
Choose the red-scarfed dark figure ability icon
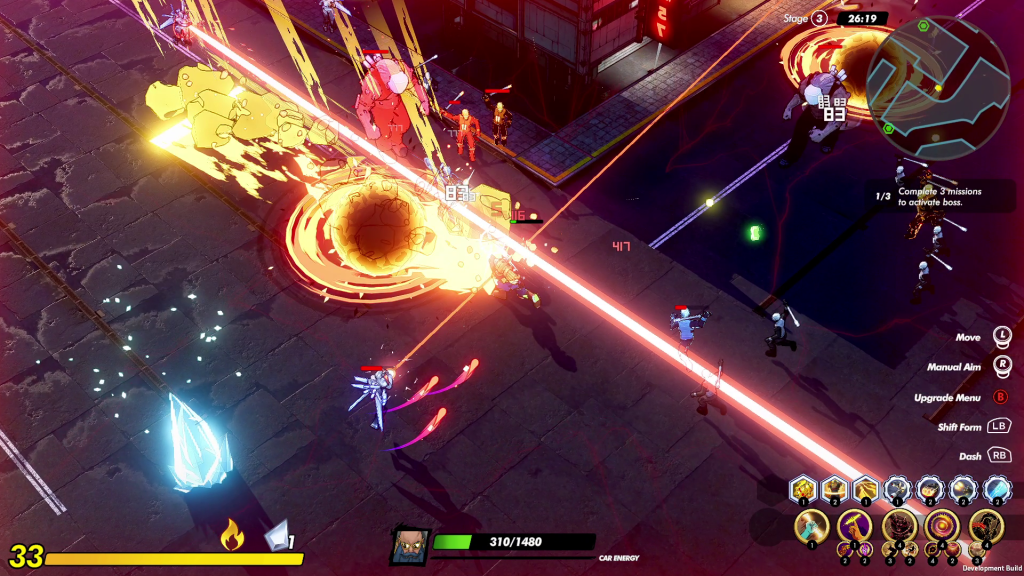click(986, 525)
